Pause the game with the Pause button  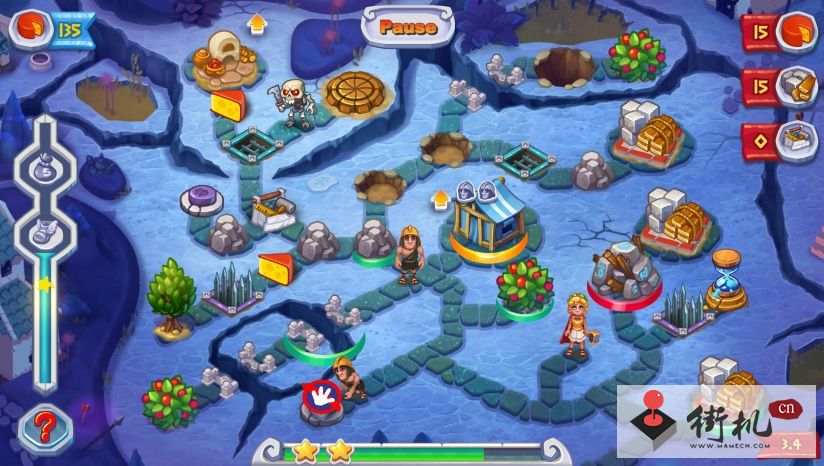click(x=408, y=26)
